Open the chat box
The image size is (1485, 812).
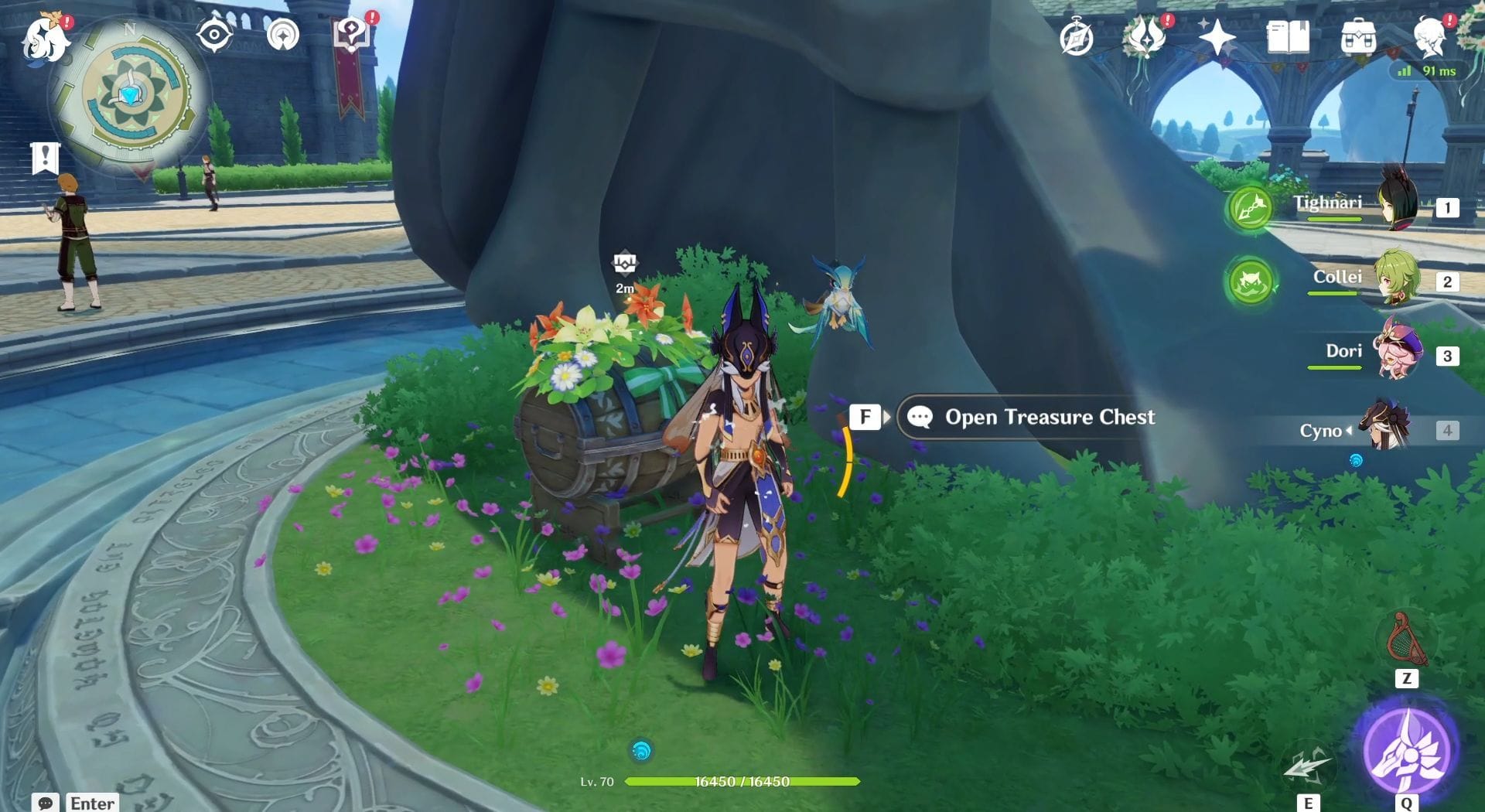pos(46,803)
